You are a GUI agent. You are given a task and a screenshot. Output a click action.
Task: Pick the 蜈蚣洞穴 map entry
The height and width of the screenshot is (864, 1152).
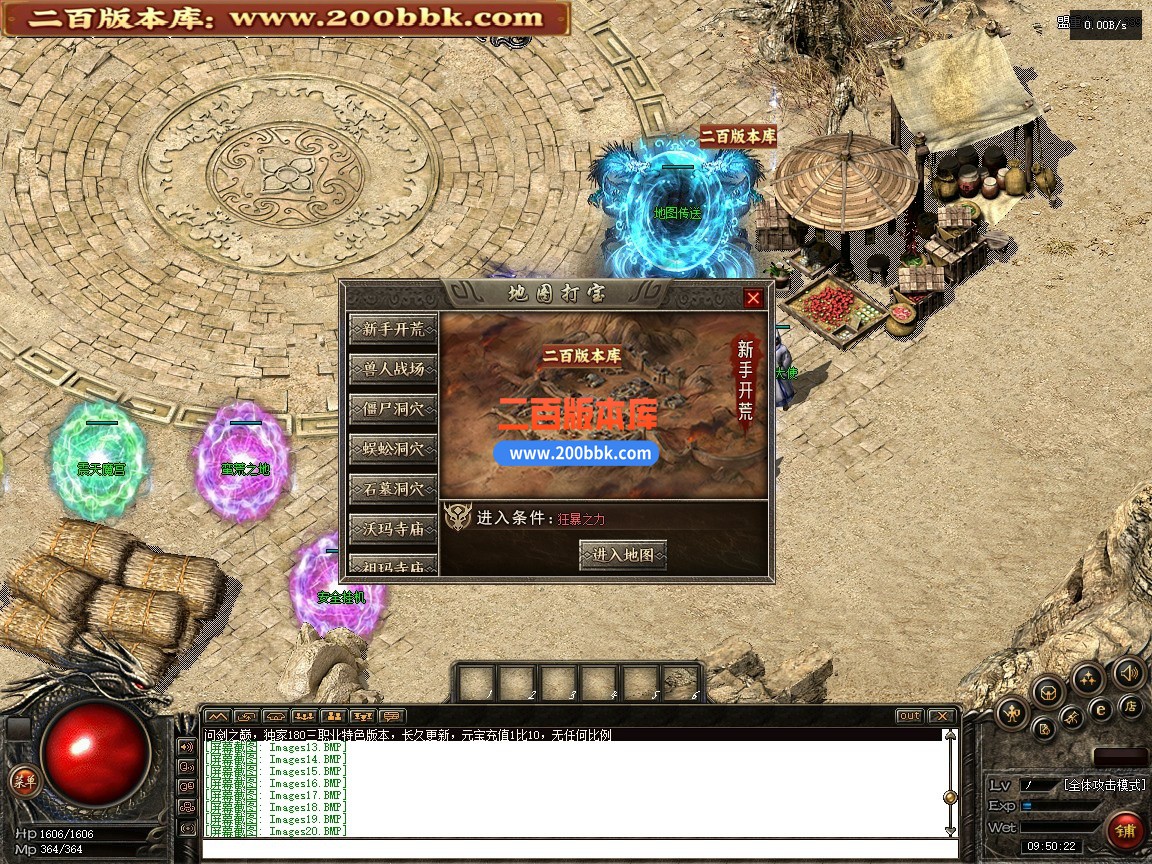[393, 449]
